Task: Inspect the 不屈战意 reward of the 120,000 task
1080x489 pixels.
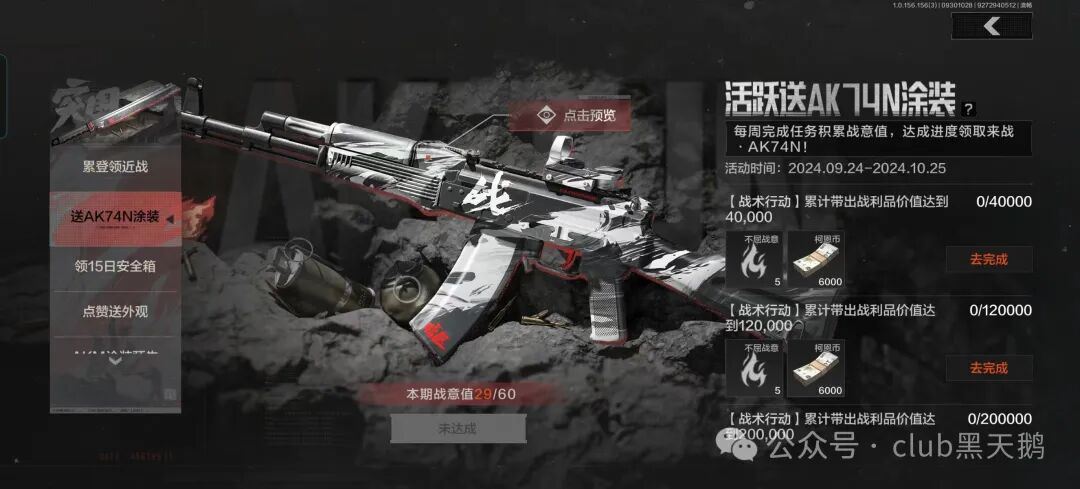Action: pyautogui.click(x=756, y=367)
